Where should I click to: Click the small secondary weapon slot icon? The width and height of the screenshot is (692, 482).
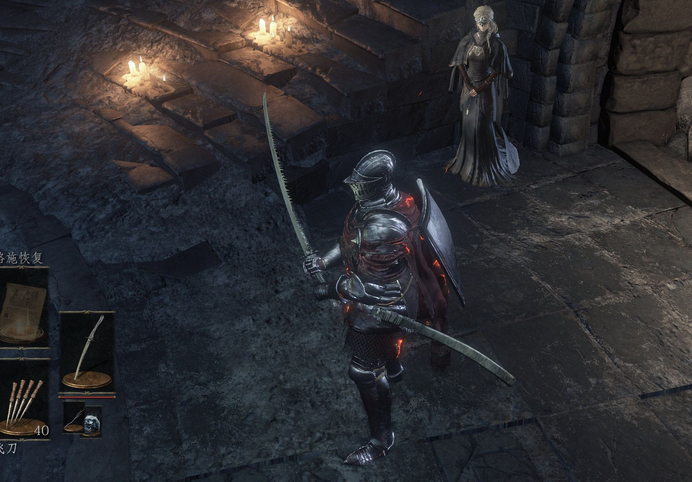pyautogui.click(x=73, y=420)
